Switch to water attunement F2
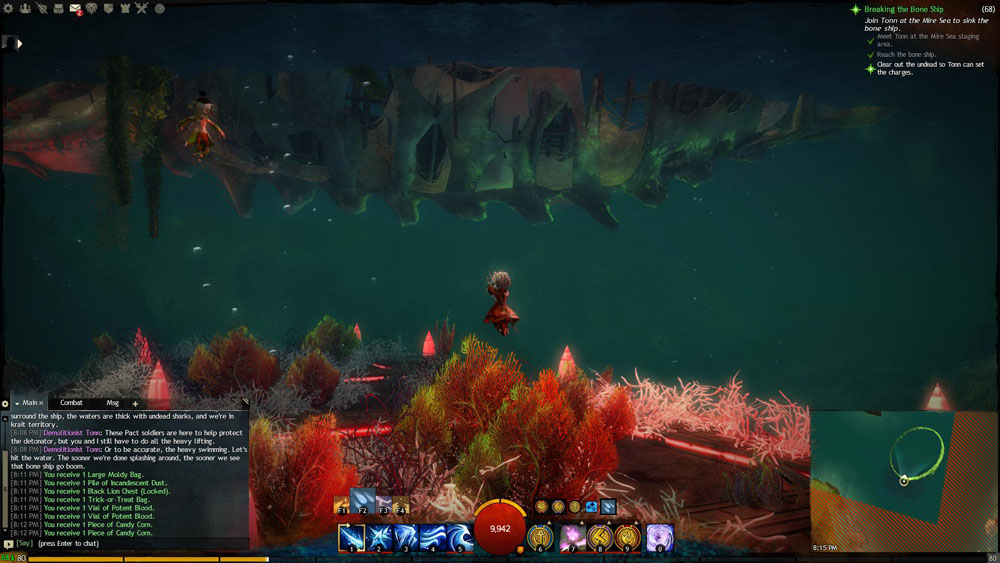The width and height of the screenshot is (1000, 563). pyautogui.click(x=362, y=501)
